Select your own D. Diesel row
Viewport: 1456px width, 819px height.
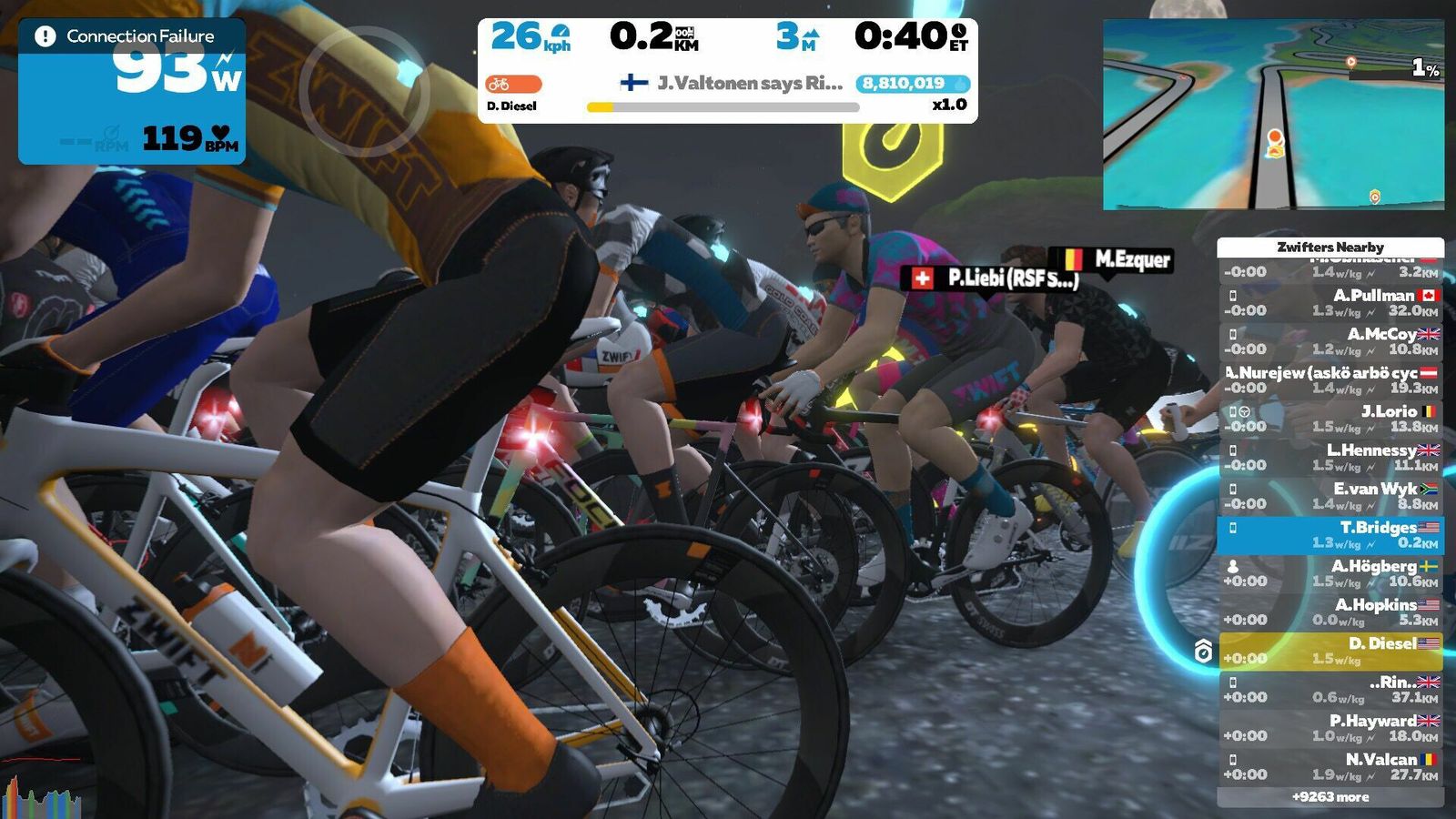tap(1330, 651)
